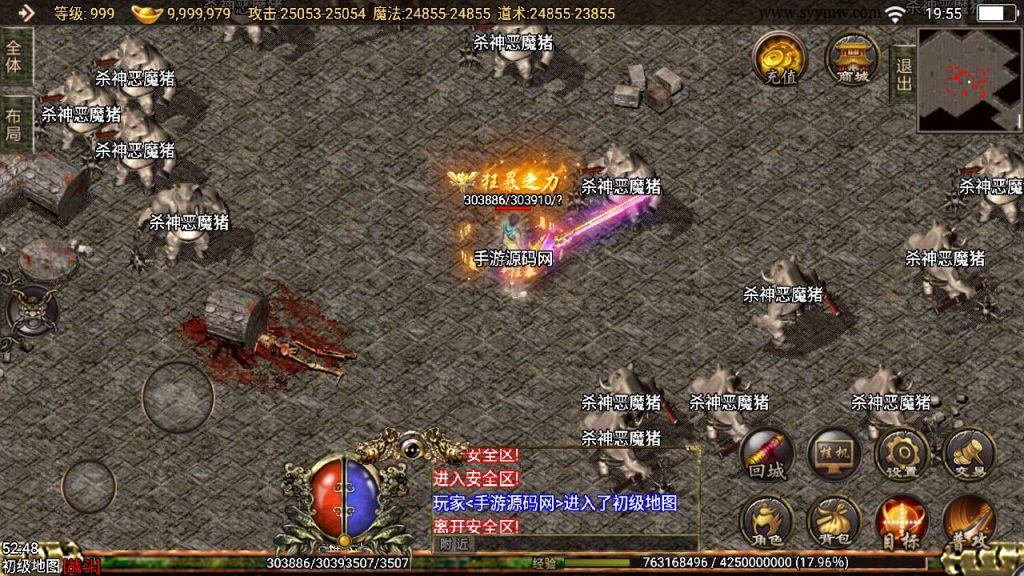Click the arrow icon beside the level
This screenshot has height=576, width=1024.
(x=26, y=13)
